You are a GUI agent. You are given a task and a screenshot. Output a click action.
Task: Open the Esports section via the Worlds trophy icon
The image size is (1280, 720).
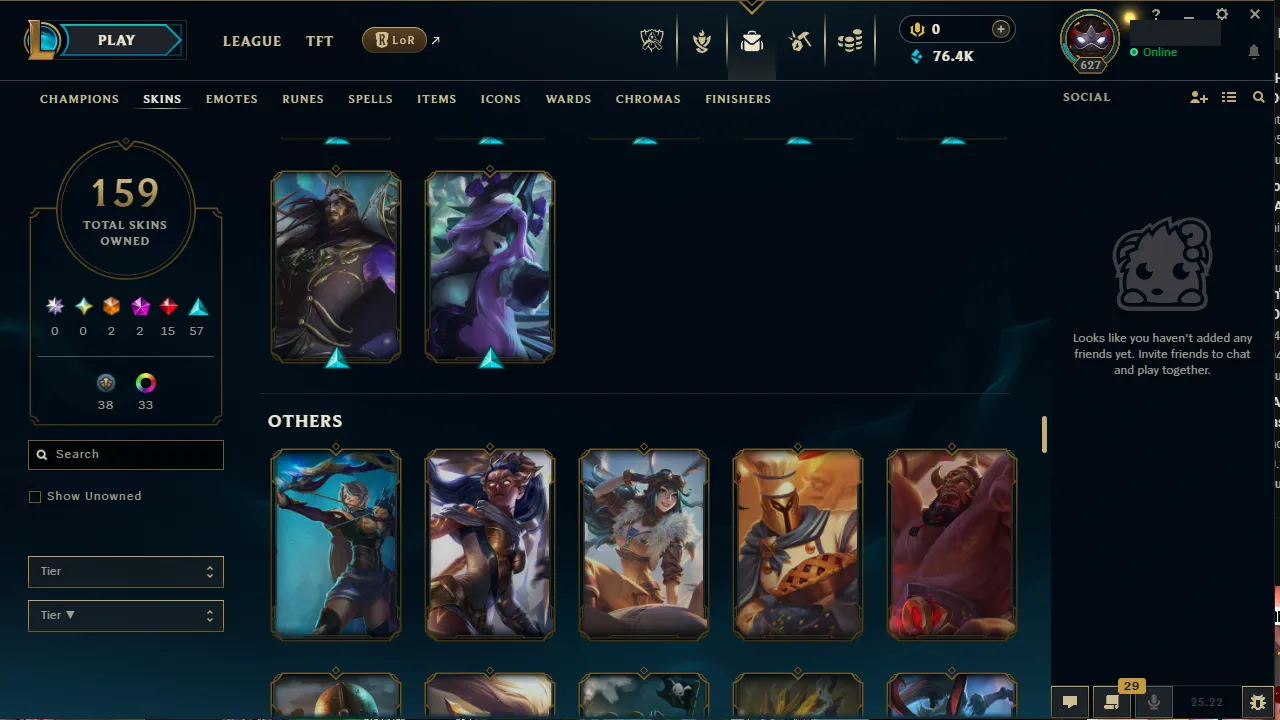(652, 40)
